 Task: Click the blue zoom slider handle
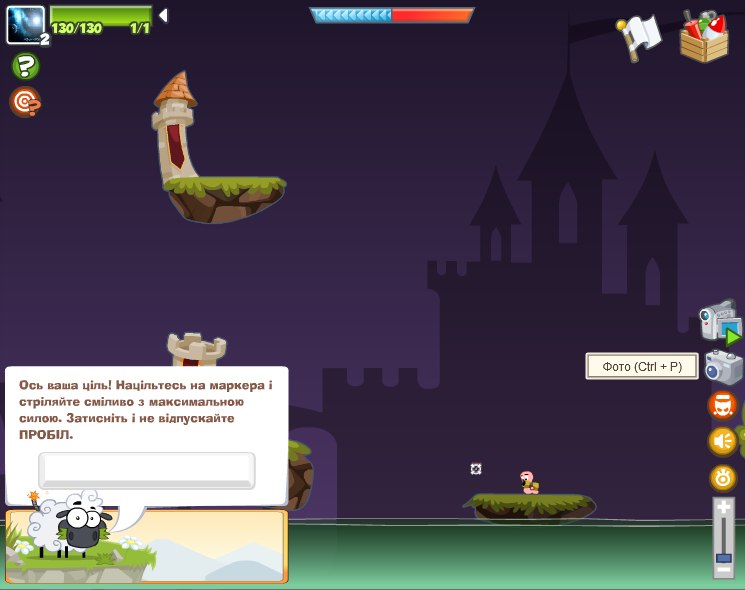pos(723,556)
